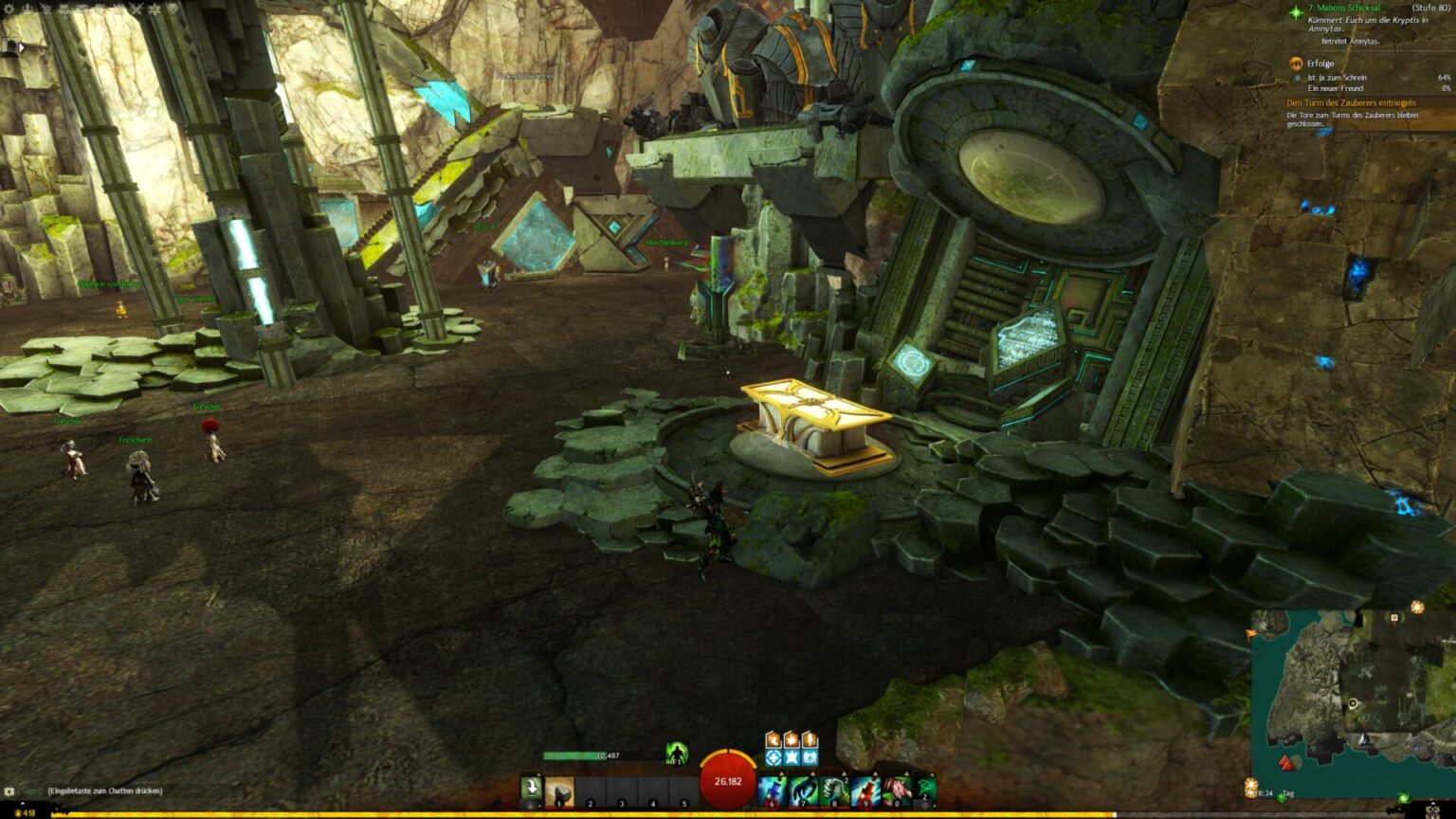Click the green dismount arrow icon
1456x819 pixels.
(x=531, y=787)
